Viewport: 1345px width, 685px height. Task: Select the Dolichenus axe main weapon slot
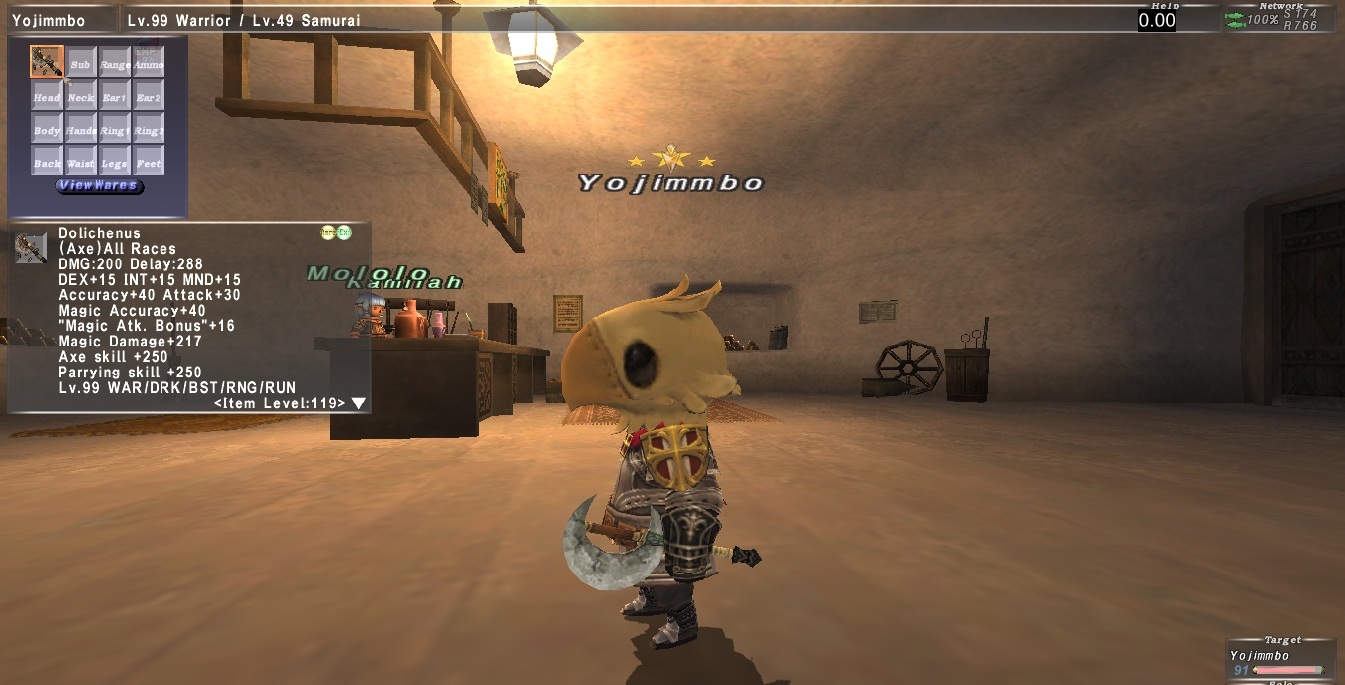[46, 62]
